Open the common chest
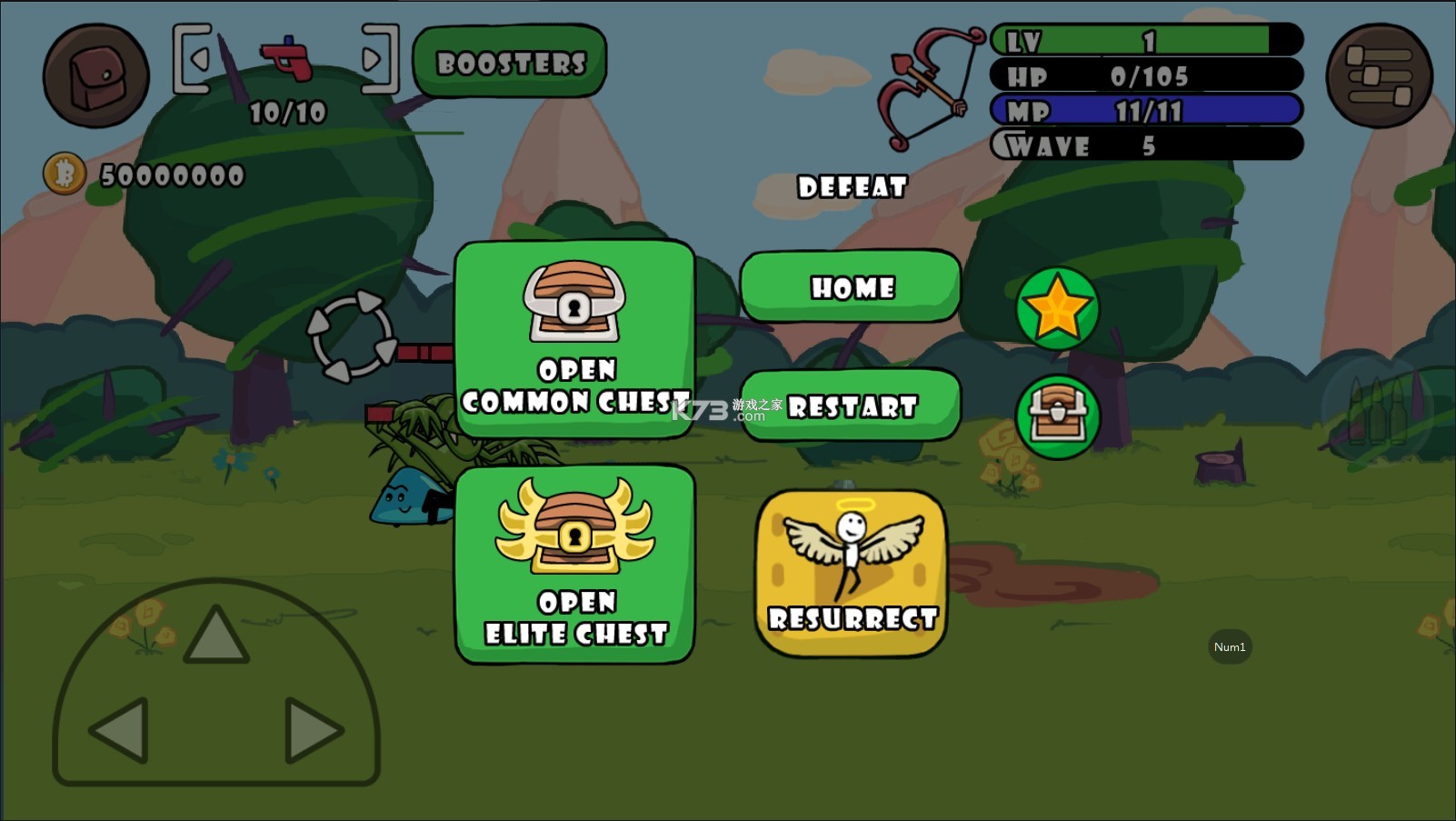The height and width of the screenshot is (821, 1456). [x=574, y=339]
